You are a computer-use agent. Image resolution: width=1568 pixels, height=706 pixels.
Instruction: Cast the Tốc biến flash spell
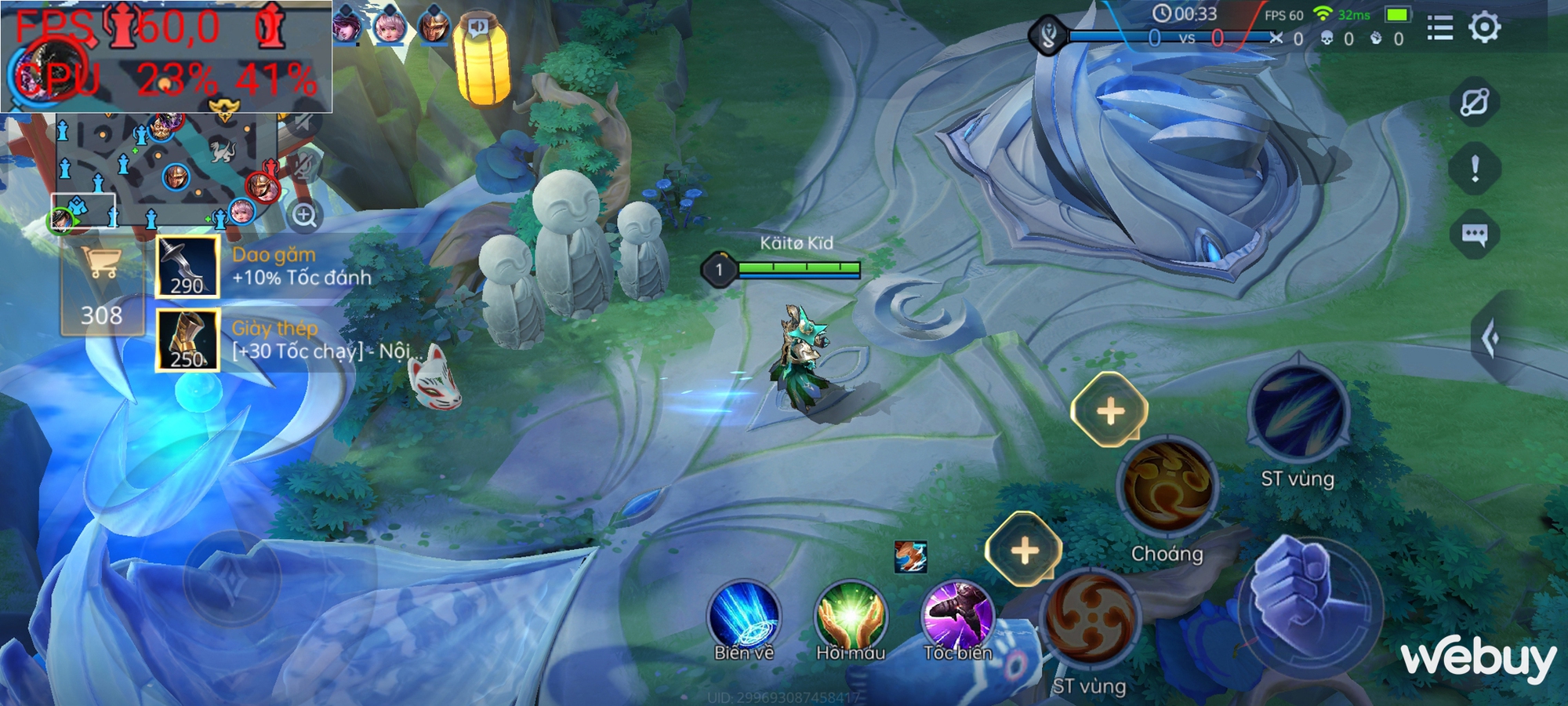(957, 616)
